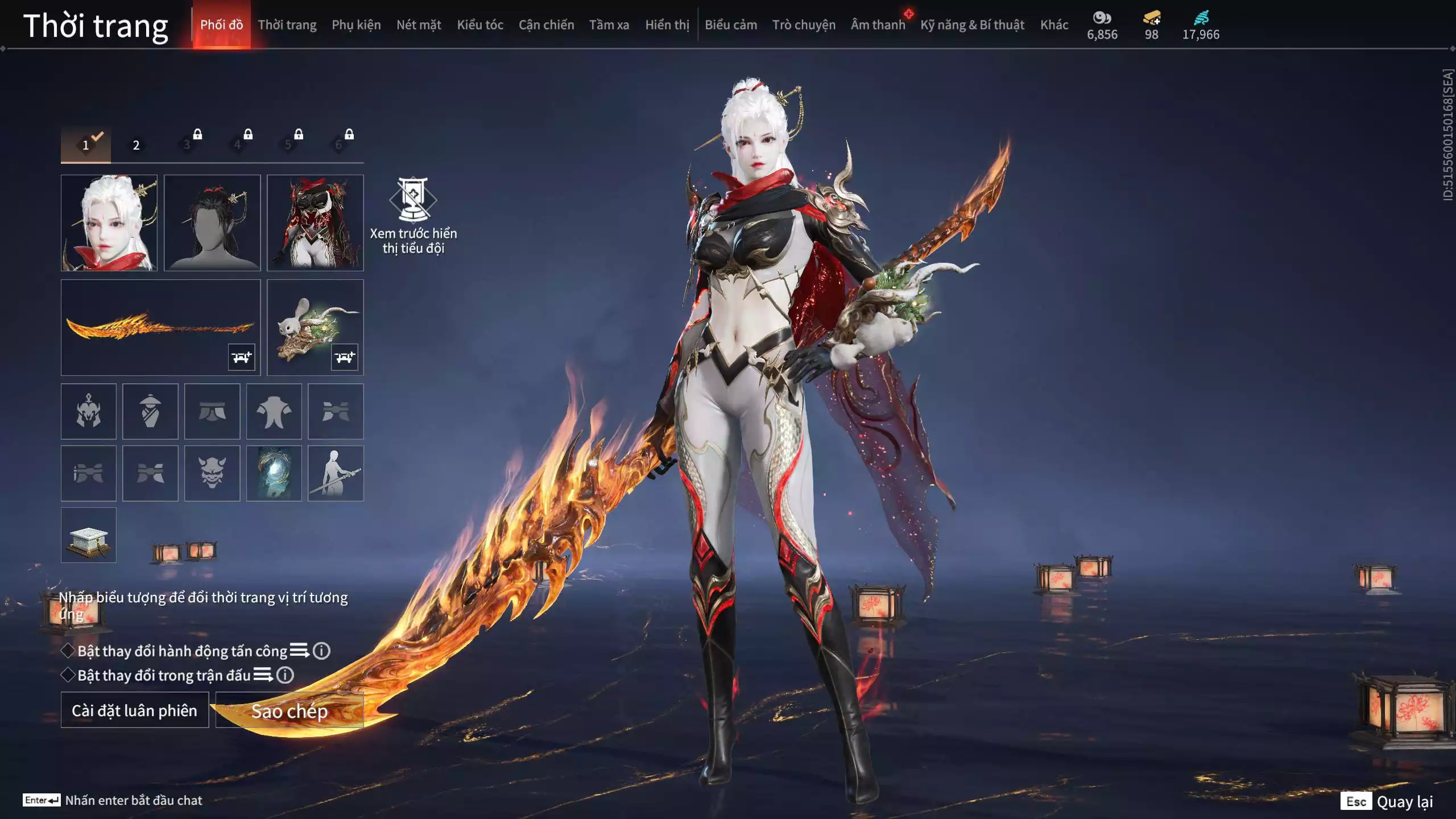The height and width of the screenshot is (819, 1456).
Task: Click the Cài đặt luân phiên button
Action: [x=135, y=710]
